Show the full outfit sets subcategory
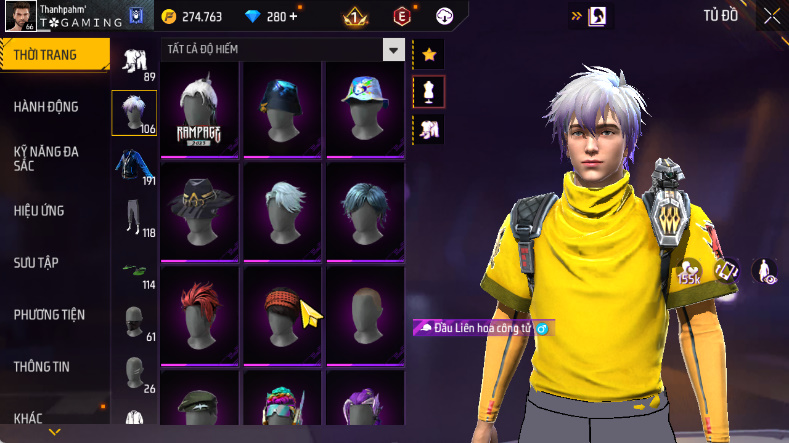789x443 pixels. (134, 60)
